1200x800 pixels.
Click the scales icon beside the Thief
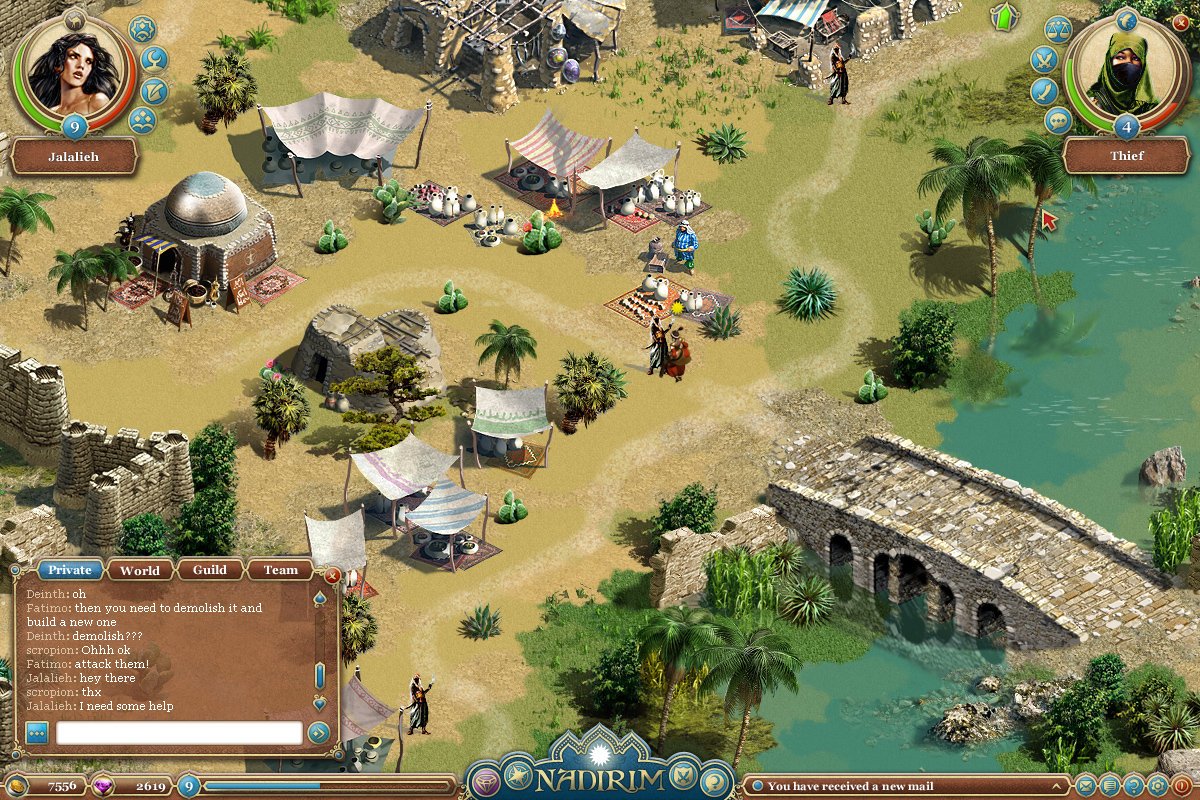pyautogui.click(x=1058, y=30)
